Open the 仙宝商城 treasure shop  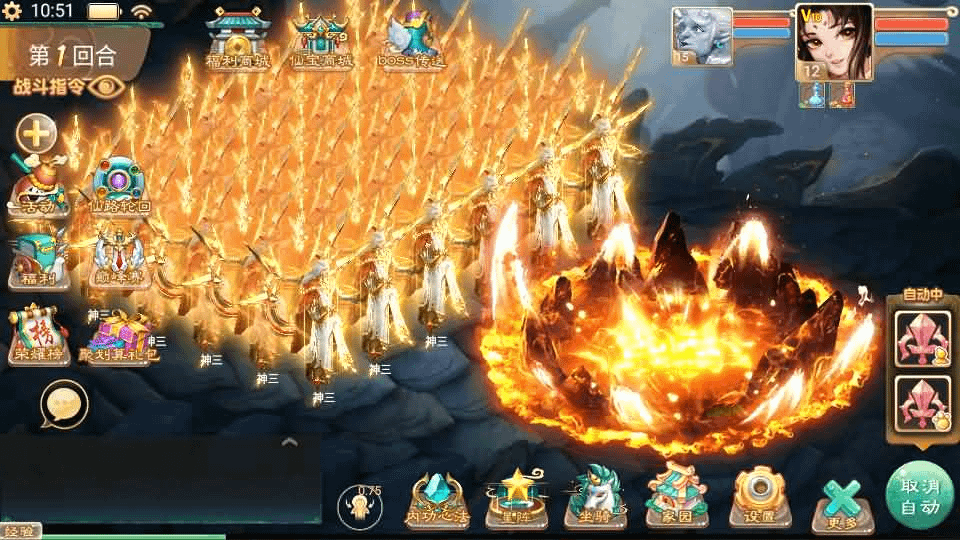pyautogui.click(x=321, y=38)
